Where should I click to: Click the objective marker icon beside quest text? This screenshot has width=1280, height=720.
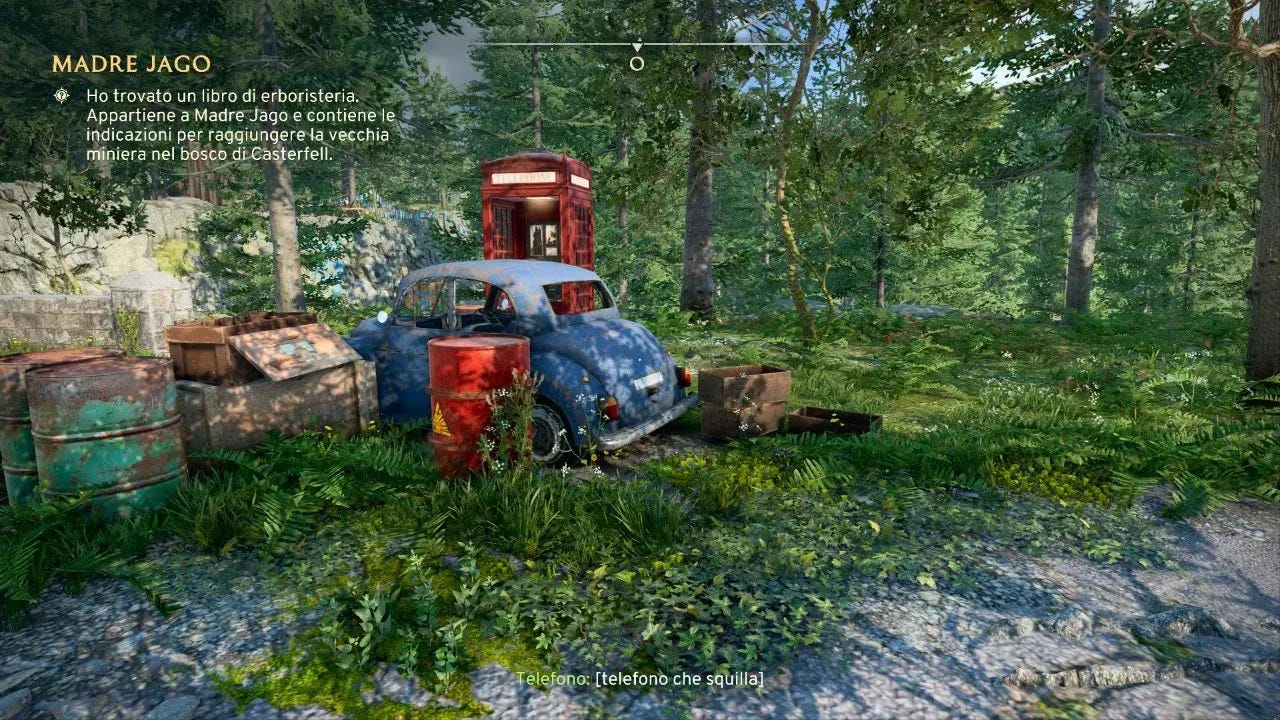62,95
